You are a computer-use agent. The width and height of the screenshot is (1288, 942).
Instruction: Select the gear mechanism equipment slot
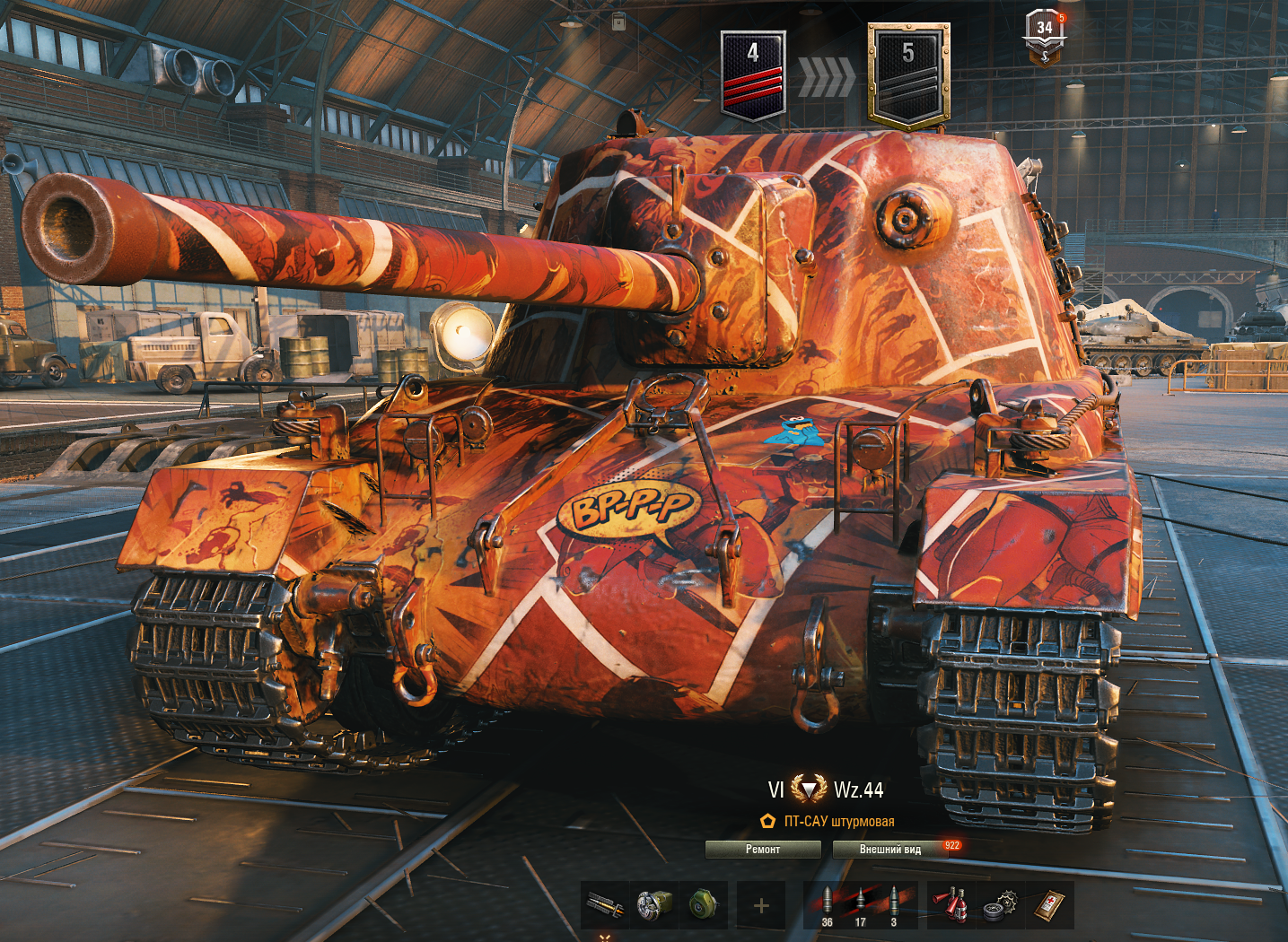[654, 905]
